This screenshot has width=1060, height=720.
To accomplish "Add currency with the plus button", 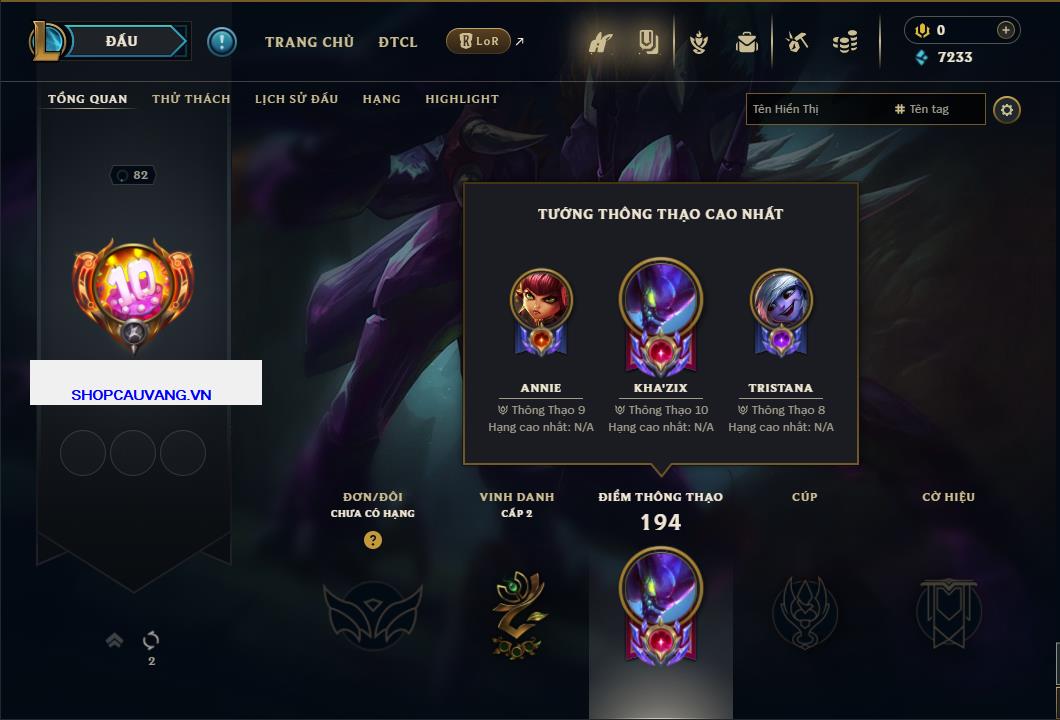I will point(1006,30).
